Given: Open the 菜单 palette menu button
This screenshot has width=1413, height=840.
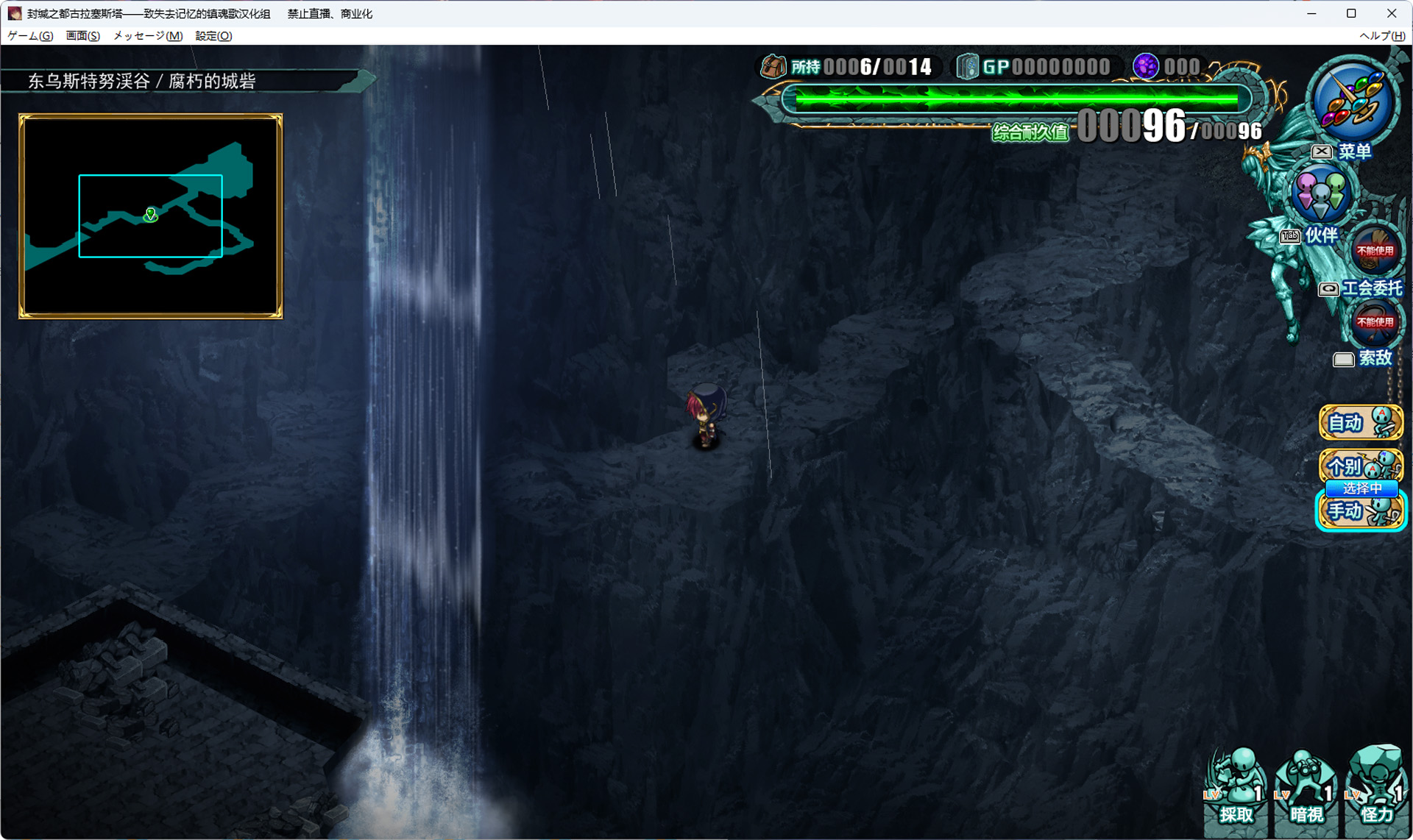Looking at the screenshot, I should [x=1353, y=104].
